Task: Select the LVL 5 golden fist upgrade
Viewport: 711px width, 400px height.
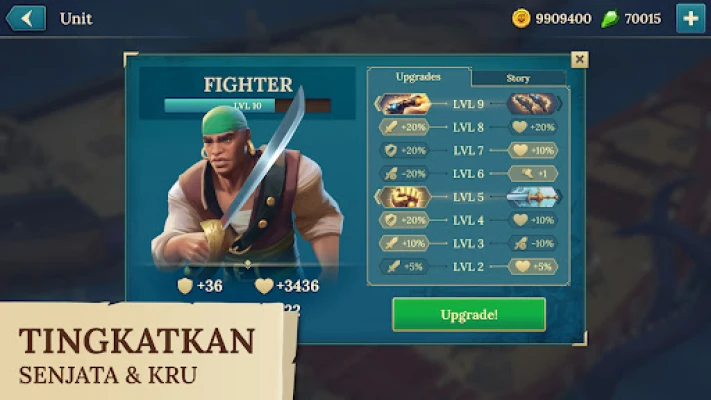Action: point(403,196)
